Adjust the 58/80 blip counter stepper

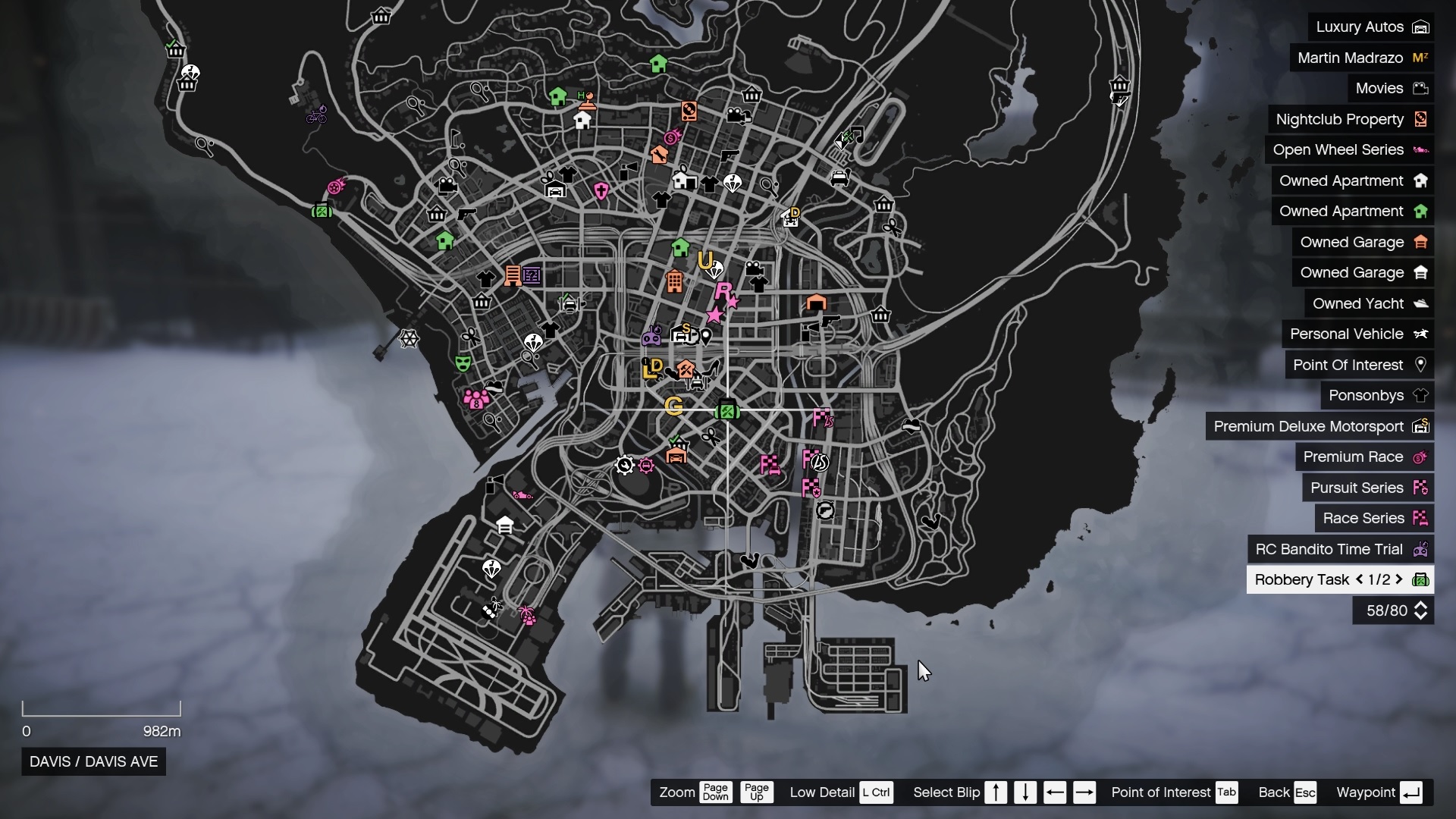pyautogui.click(x=1421, y=610)
